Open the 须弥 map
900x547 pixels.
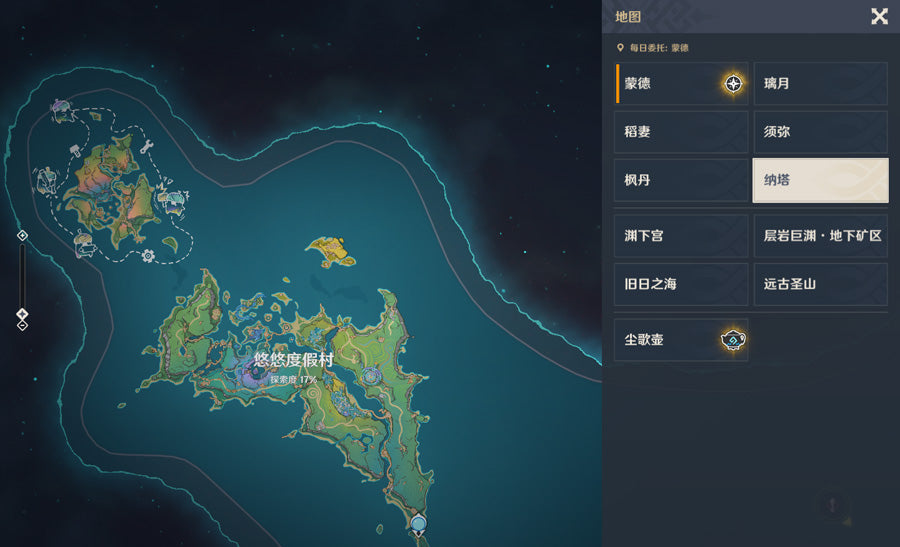820,132
